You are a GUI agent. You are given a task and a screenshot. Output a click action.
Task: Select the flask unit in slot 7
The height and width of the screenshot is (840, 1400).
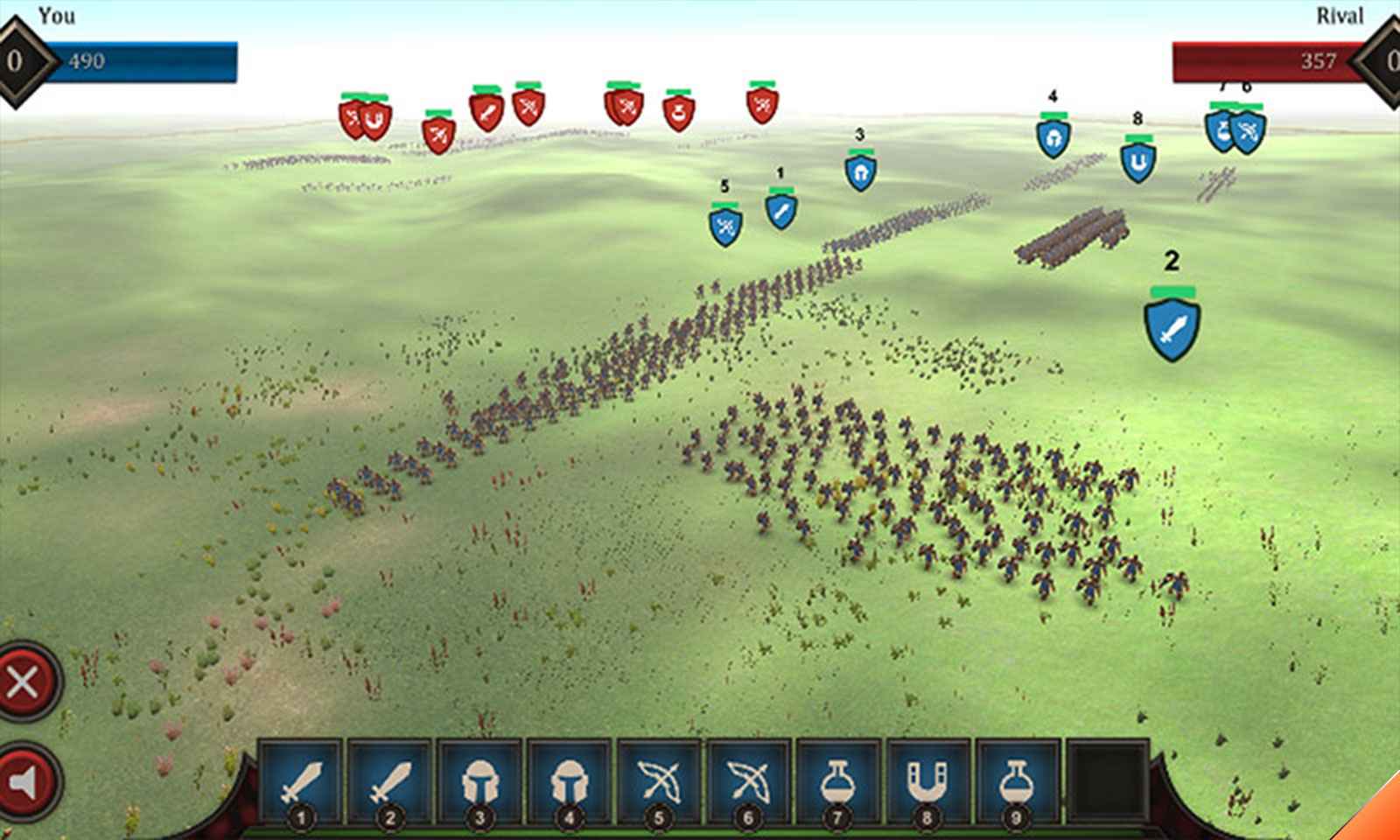[838, 781]
